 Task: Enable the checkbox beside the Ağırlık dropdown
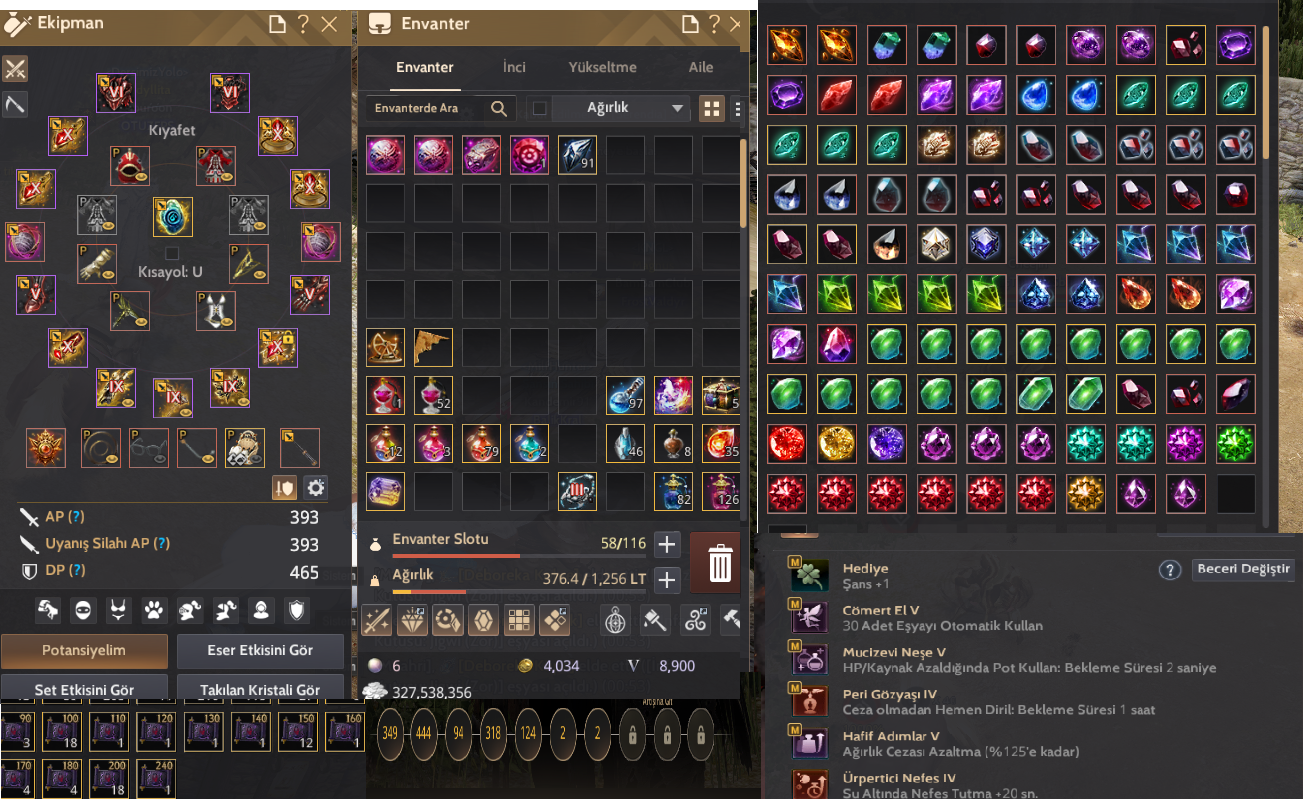540,108
